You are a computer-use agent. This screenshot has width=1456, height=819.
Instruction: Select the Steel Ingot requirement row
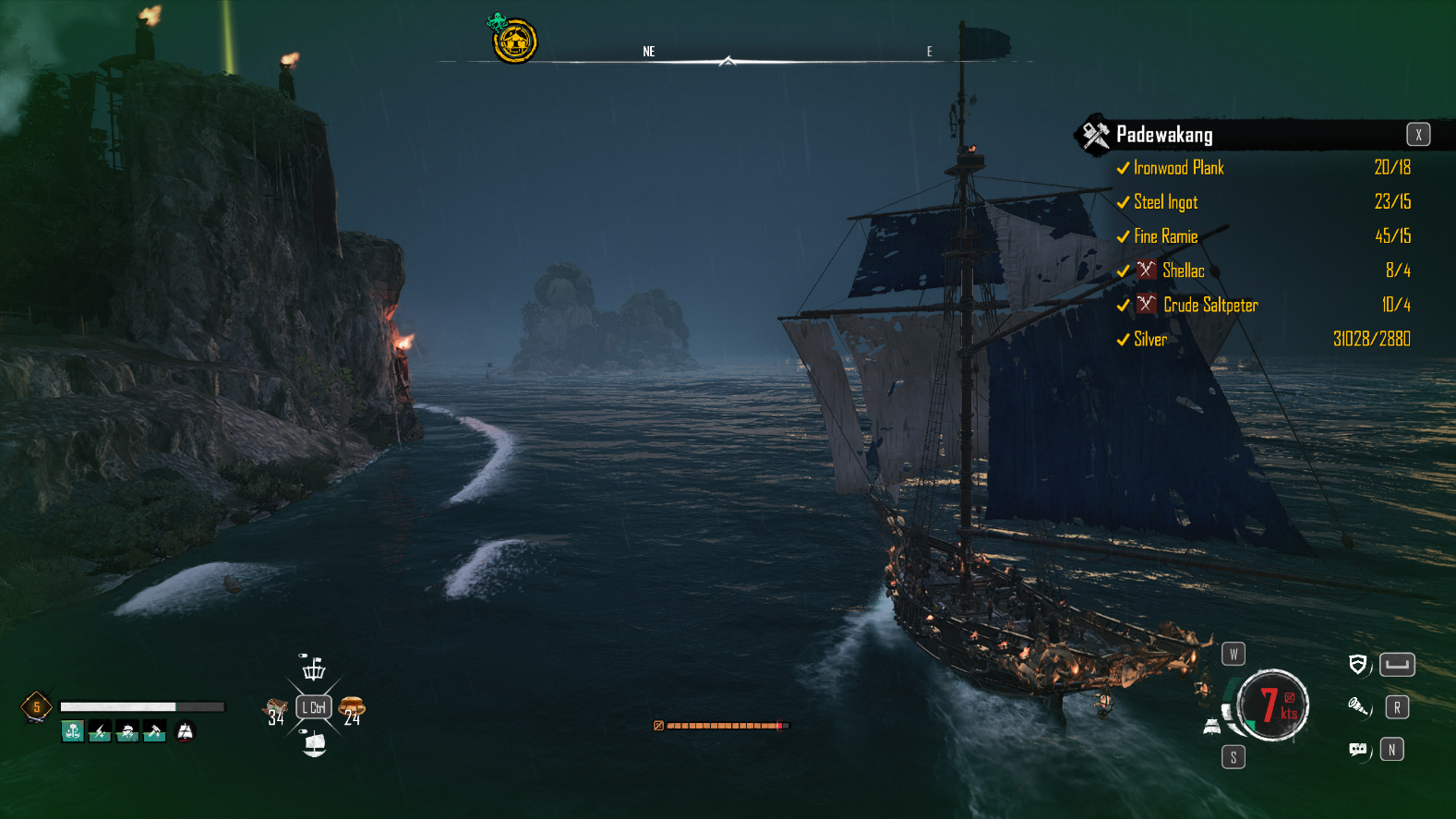click(1165, 202)
